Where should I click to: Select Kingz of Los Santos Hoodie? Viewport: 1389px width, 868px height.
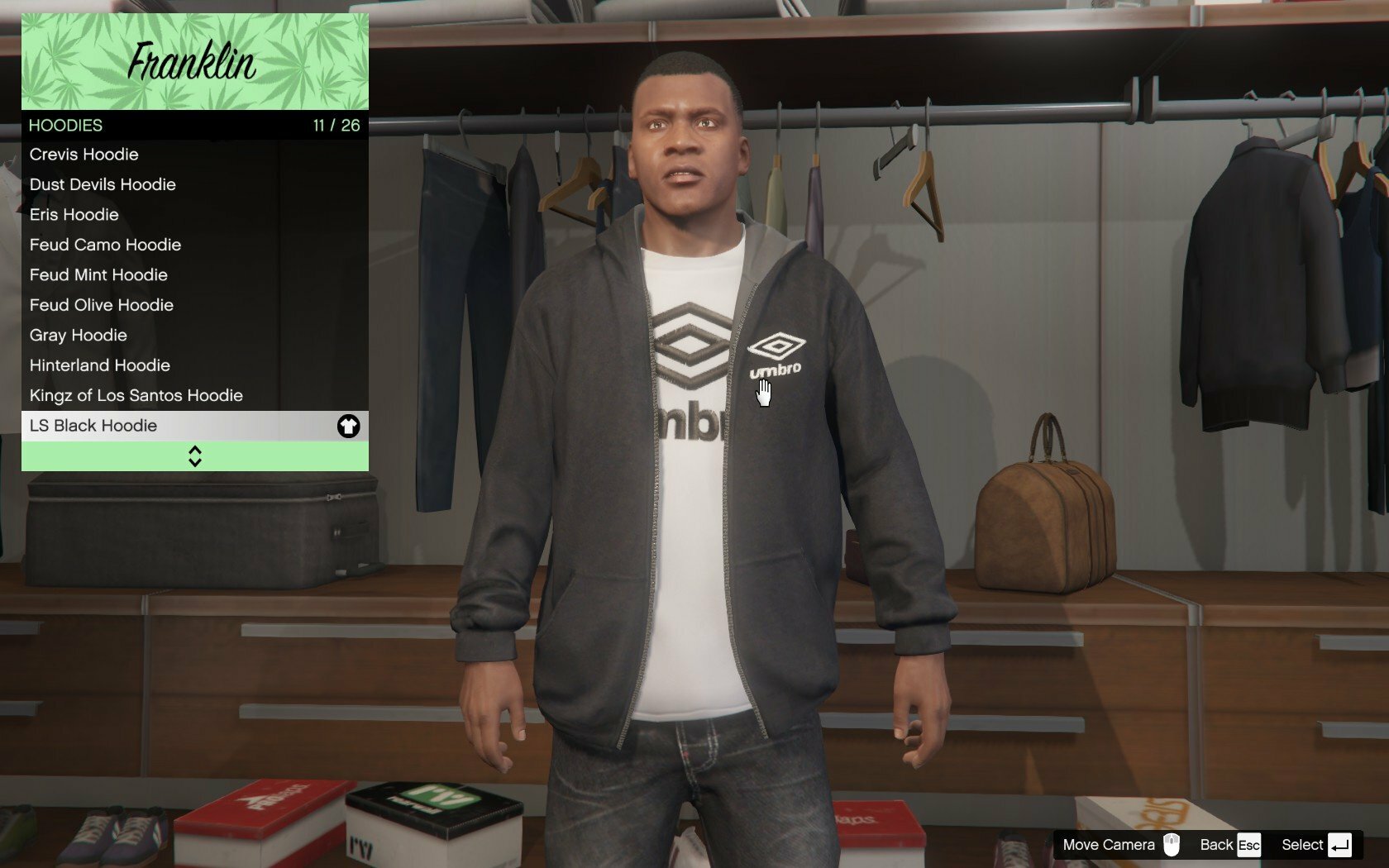click(194, 396)
